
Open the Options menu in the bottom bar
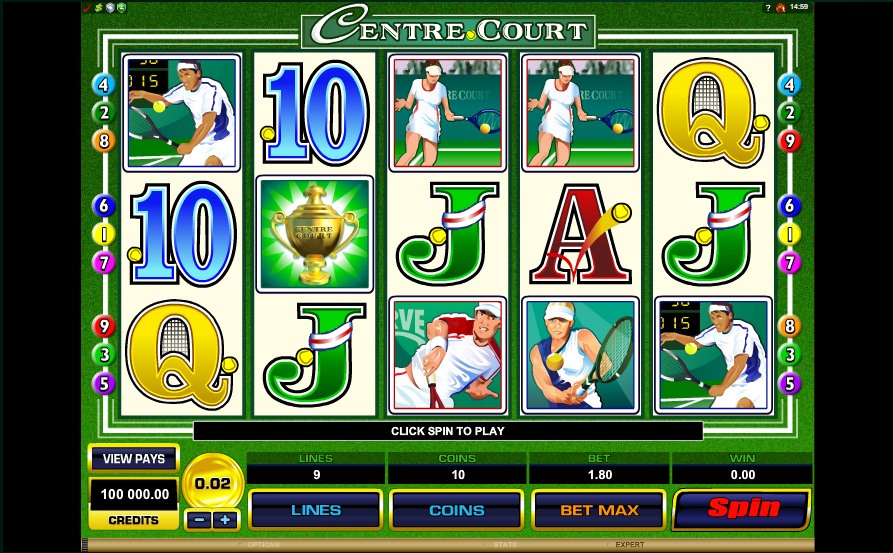(x=263, y=545)
